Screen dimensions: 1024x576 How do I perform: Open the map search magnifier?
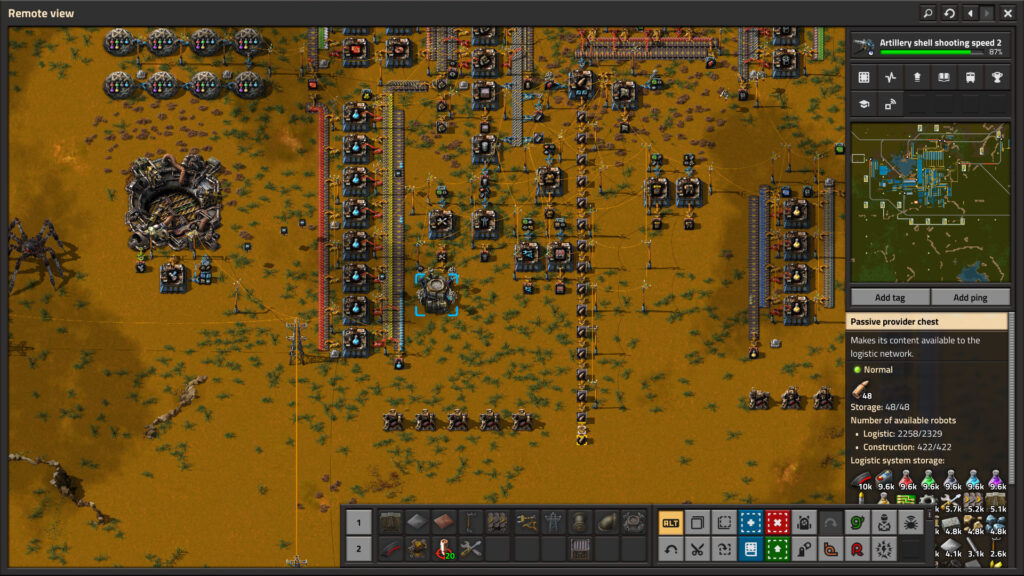pos(928,13)
